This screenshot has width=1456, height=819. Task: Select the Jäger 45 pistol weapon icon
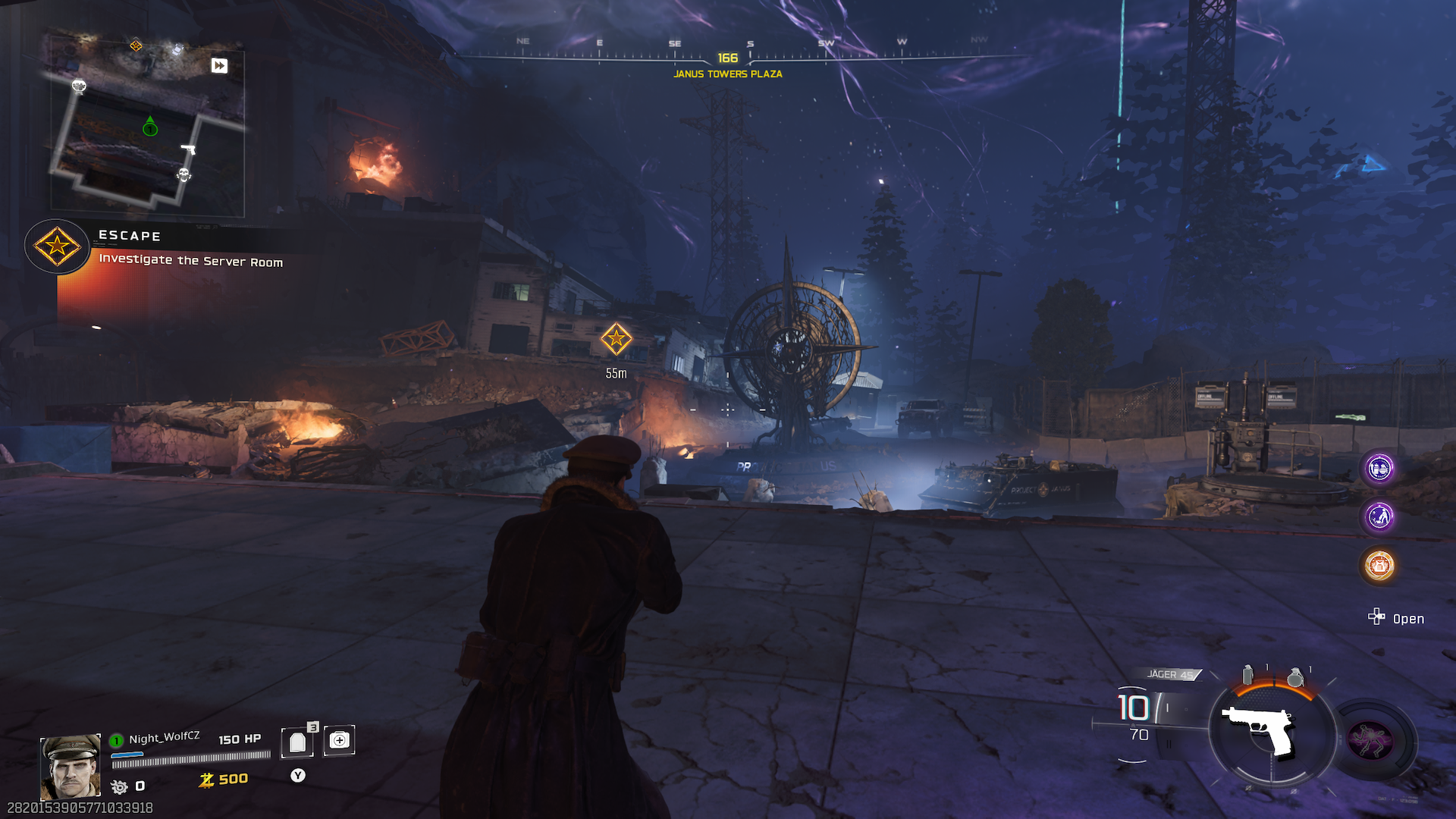pos(1259,729)
